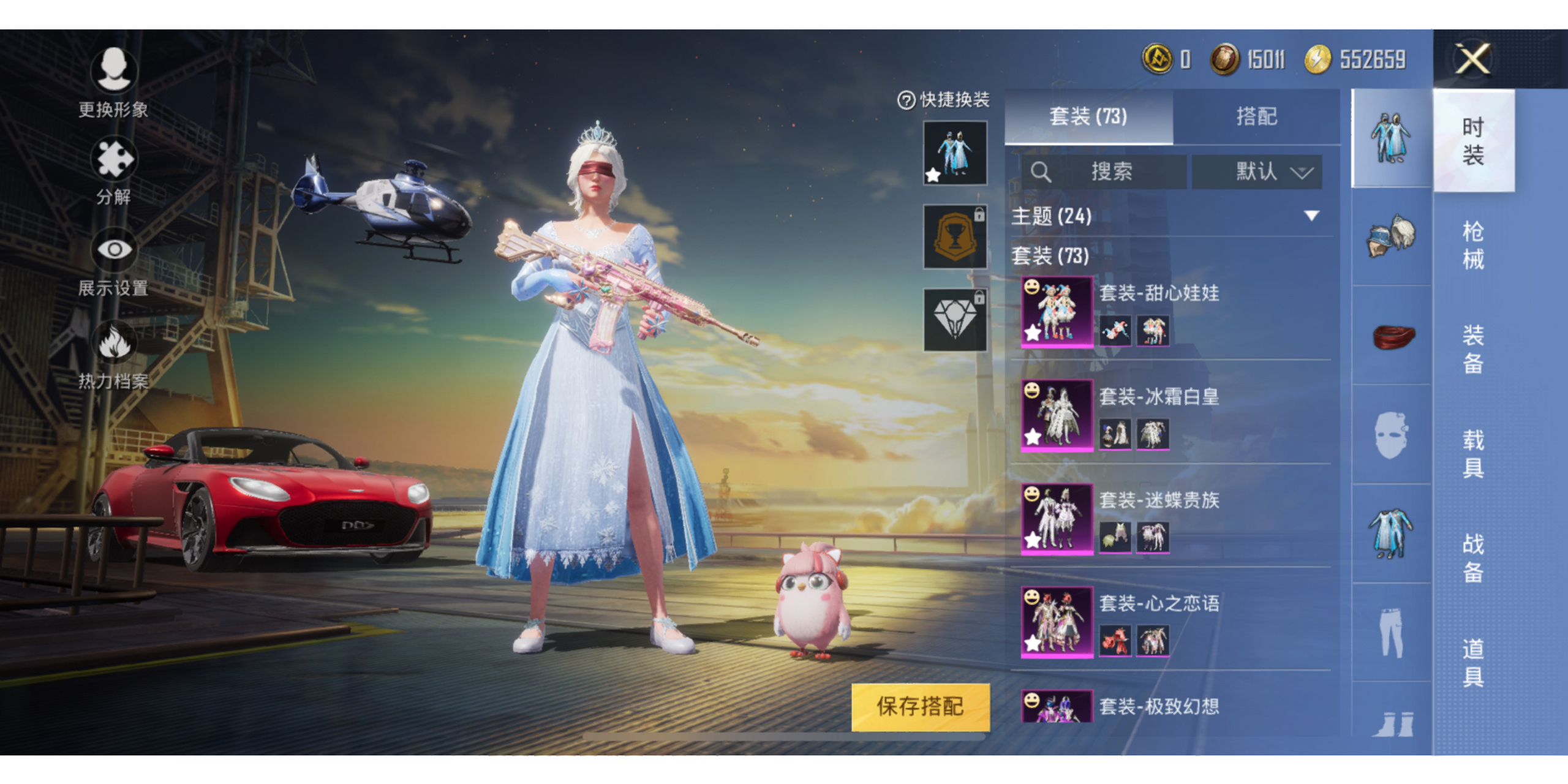Open the 默认 sort dropdown

[1257, 171]
